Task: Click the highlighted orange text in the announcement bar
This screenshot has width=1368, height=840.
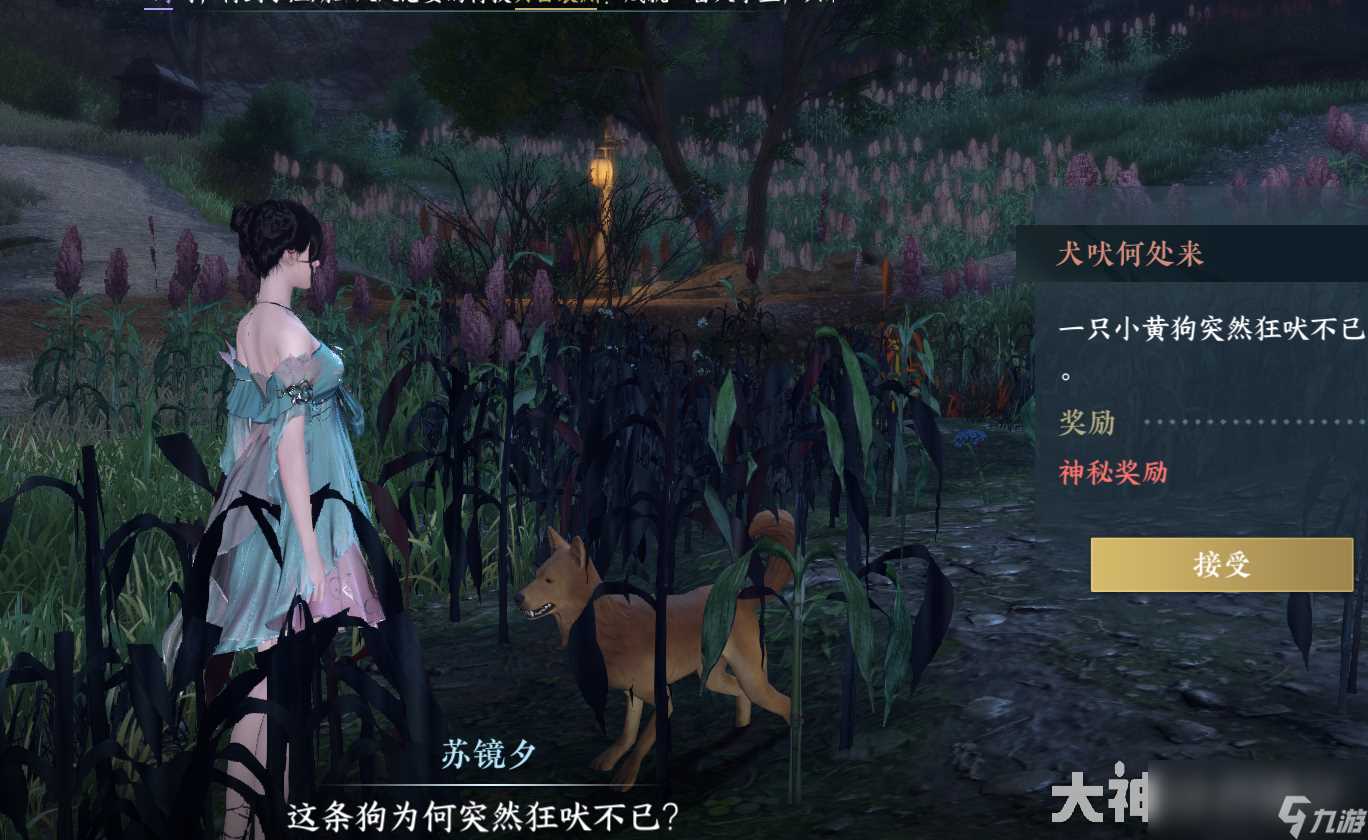Action: point(555,5)
